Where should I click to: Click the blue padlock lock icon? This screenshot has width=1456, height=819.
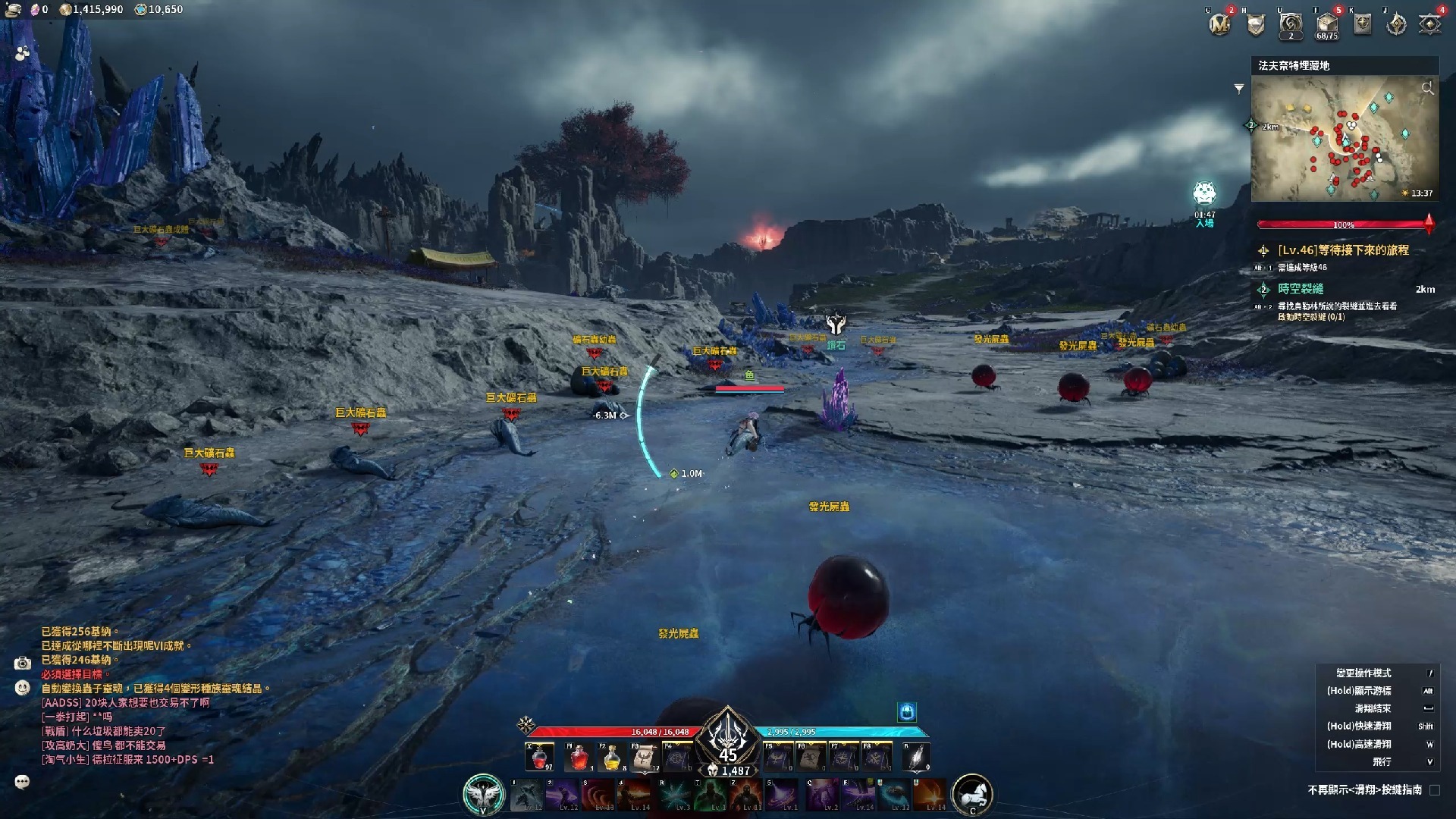click(907, 711)
